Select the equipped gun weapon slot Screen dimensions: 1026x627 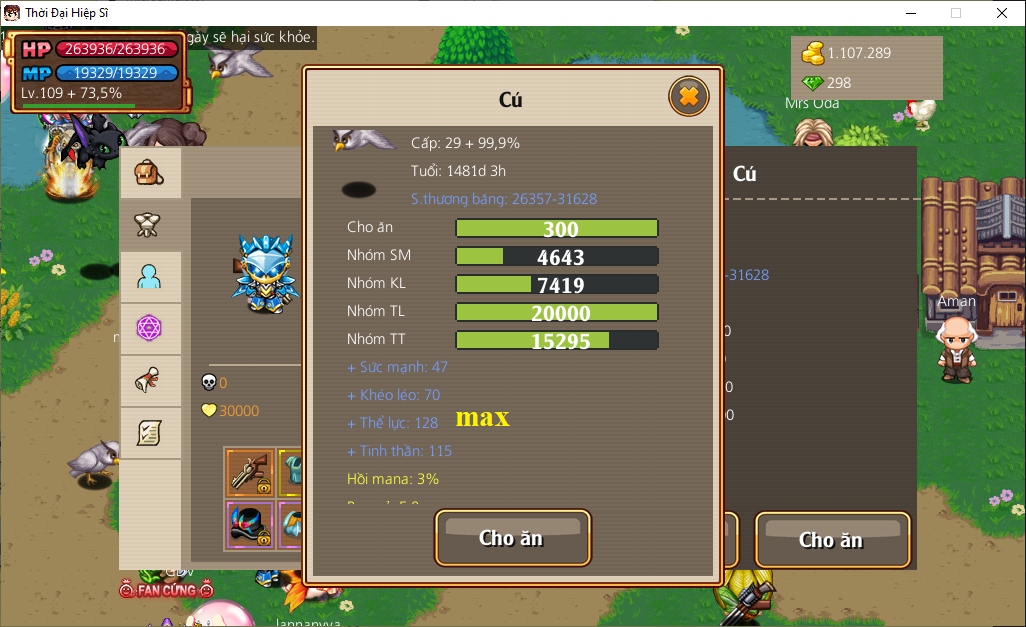point(249,472)
